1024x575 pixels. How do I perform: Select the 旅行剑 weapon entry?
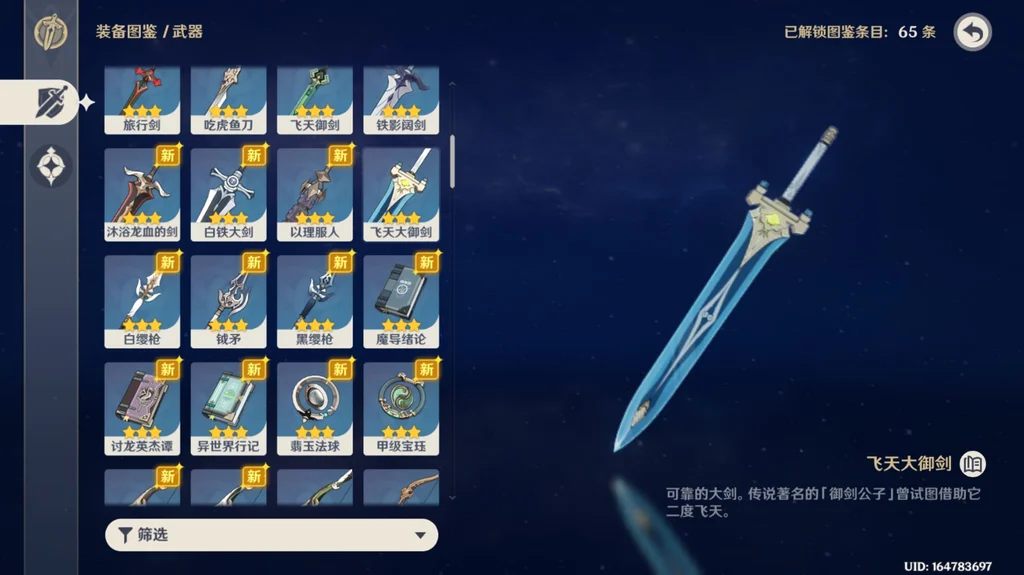coord(142,100)
